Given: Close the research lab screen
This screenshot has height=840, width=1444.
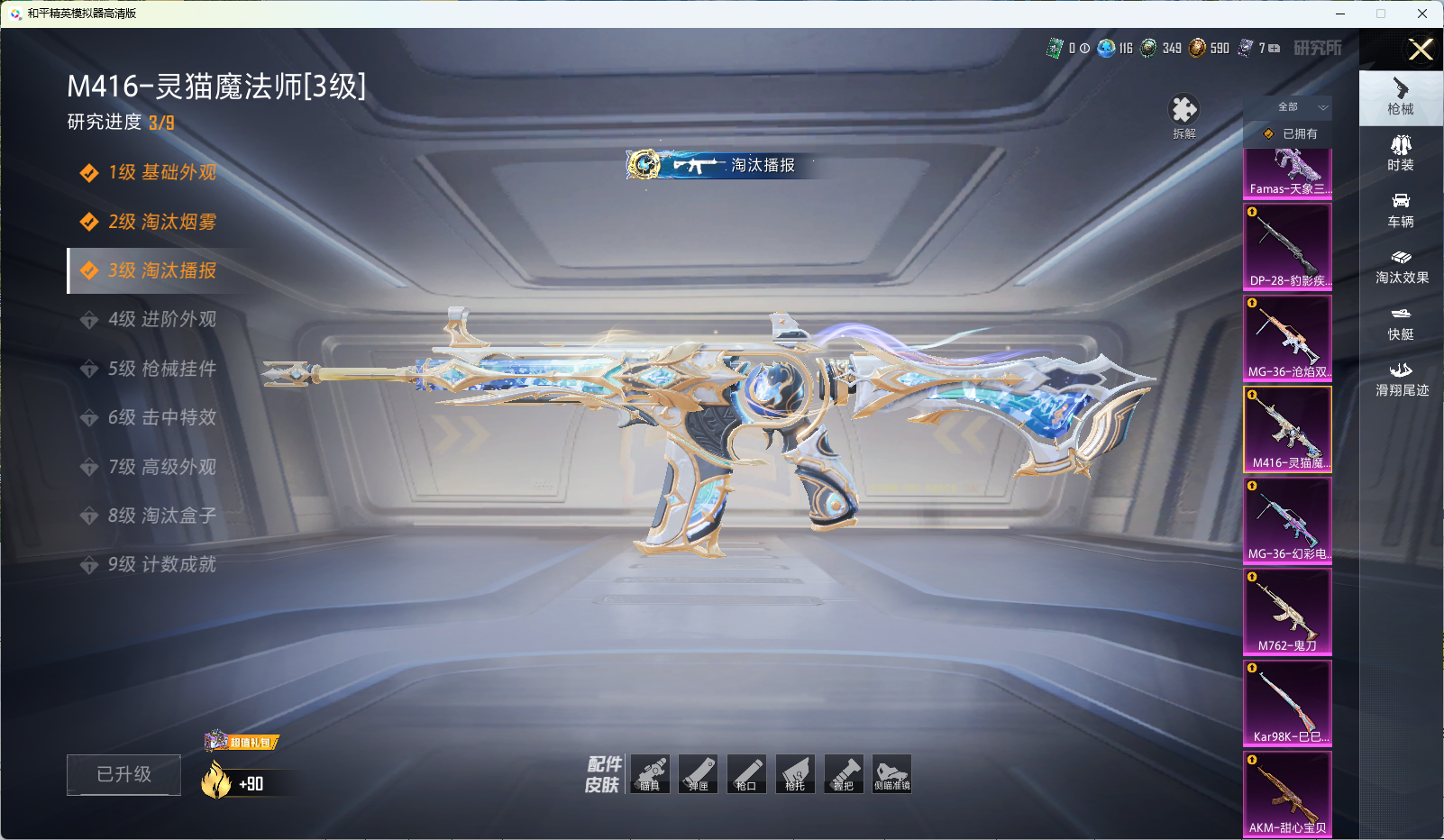Looking at the screenshot, I should (1421, 50).
